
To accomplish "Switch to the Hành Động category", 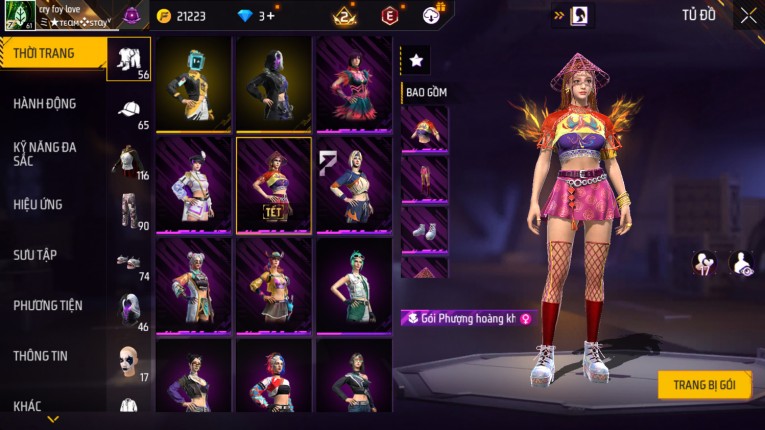I will pyautogui.click(x=45, y=104).
